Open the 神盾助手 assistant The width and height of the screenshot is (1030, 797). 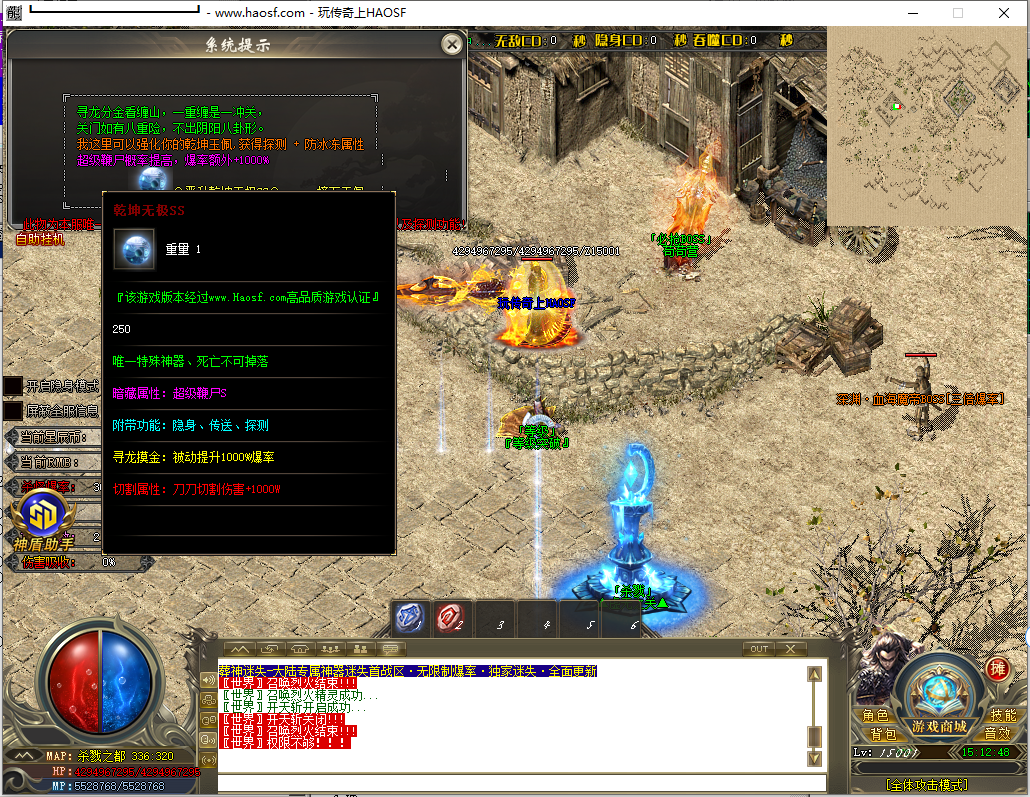(43, 520)
